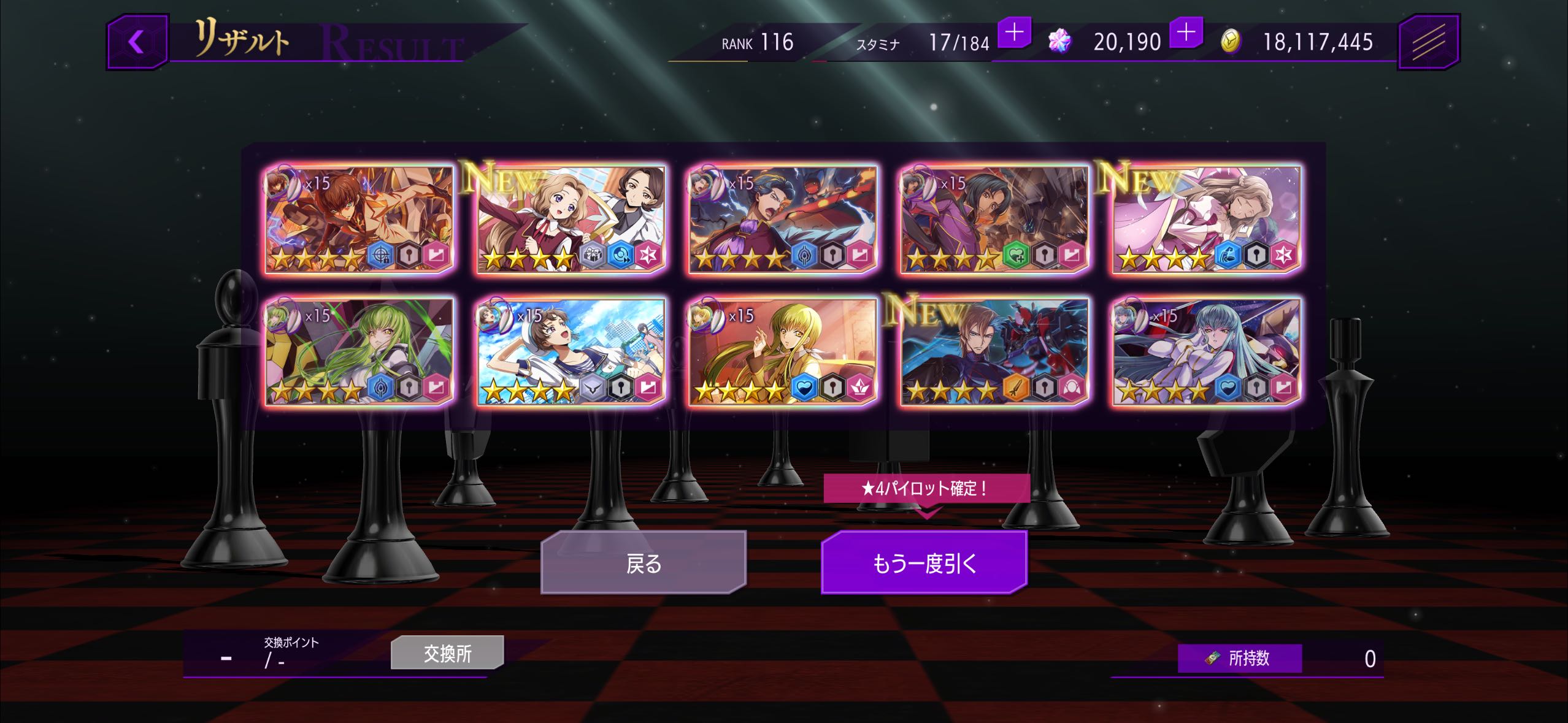1568x723 pixels.
Task: Add stamina with the plus button
Action: (x=1015, y=32)
